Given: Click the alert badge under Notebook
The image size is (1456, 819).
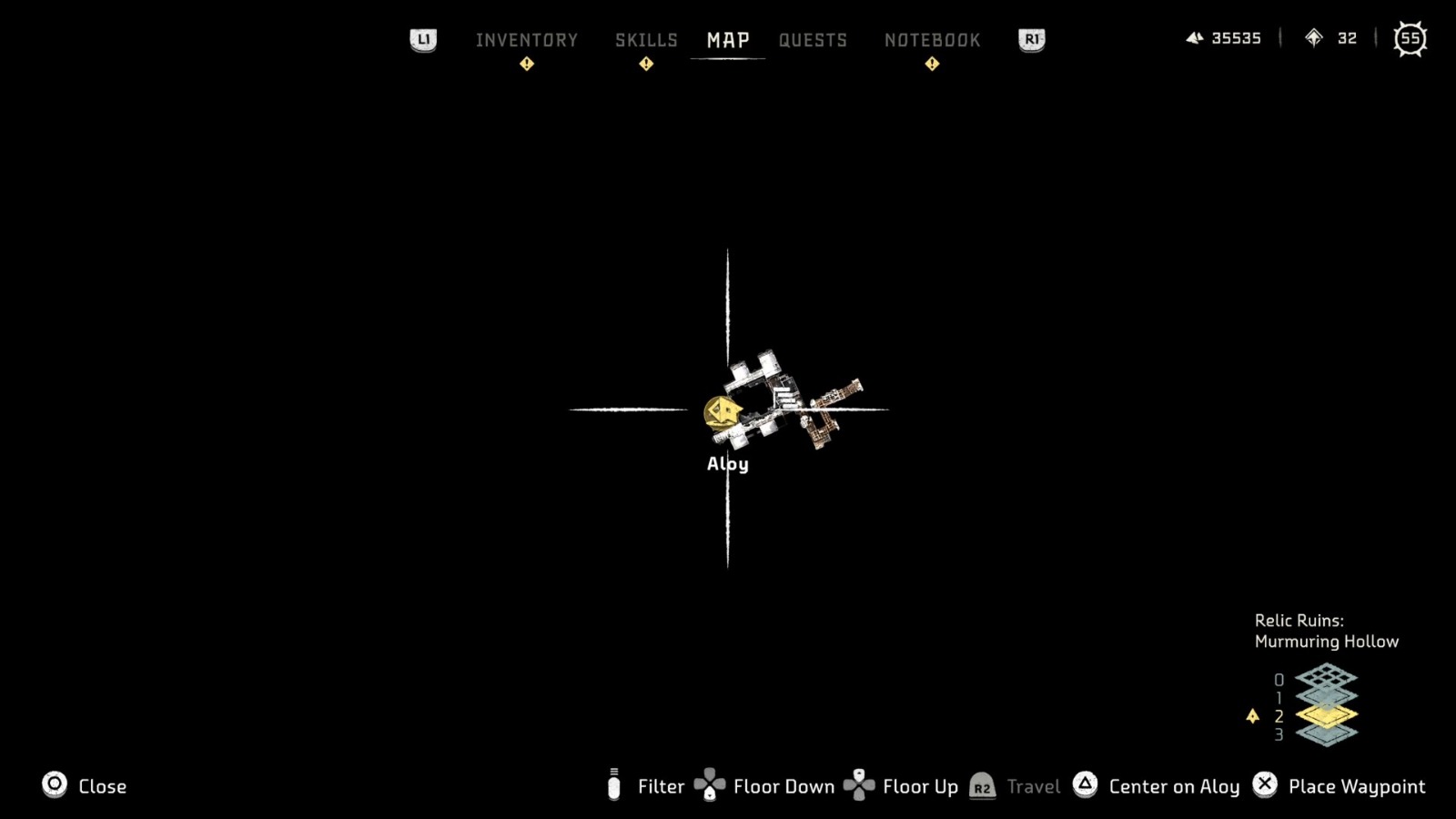Looking at the screenshot, I should (x=931, y=64).
